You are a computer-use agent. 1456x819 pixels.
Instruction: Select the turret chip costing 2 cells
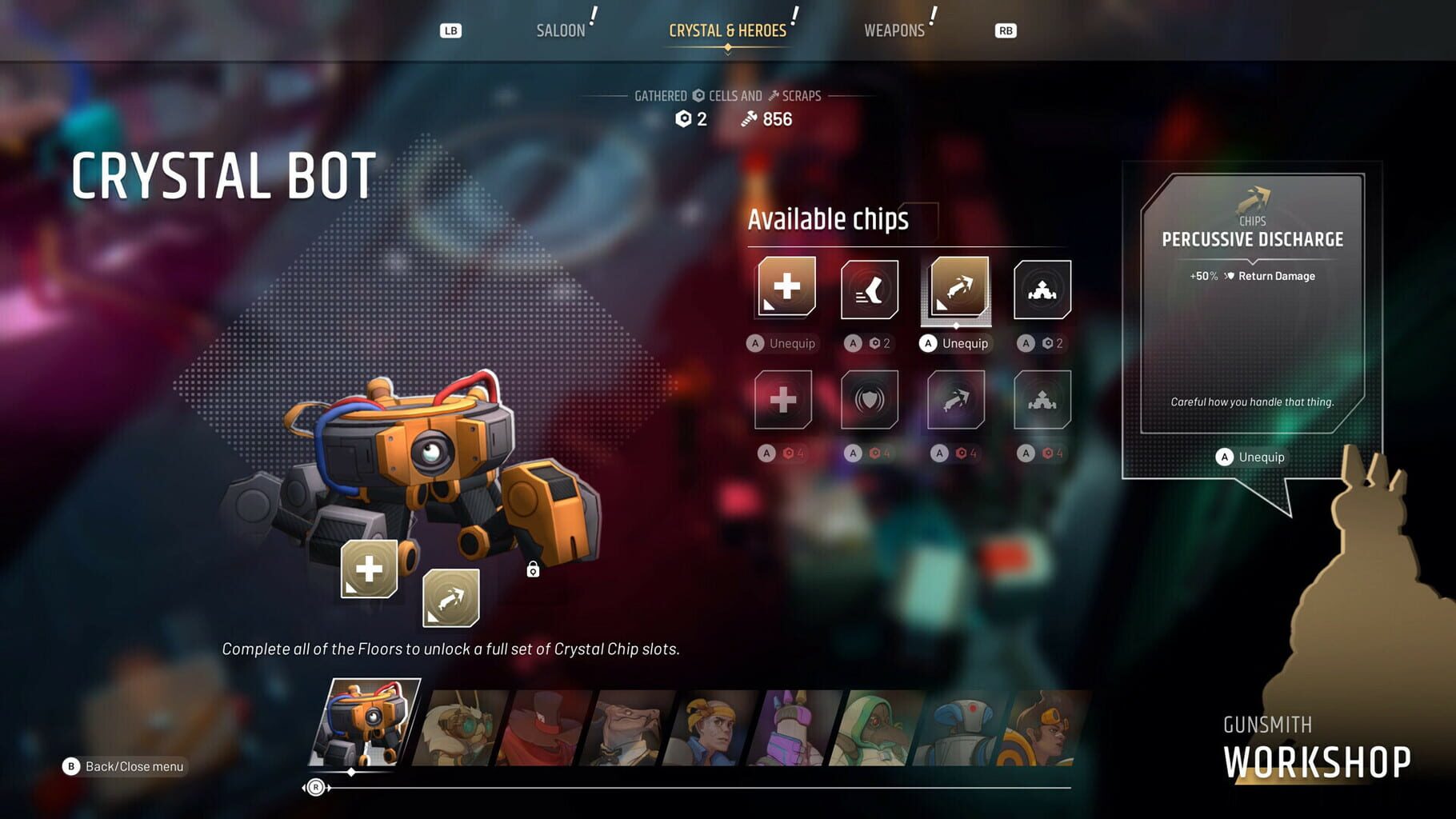[1042, 290]
